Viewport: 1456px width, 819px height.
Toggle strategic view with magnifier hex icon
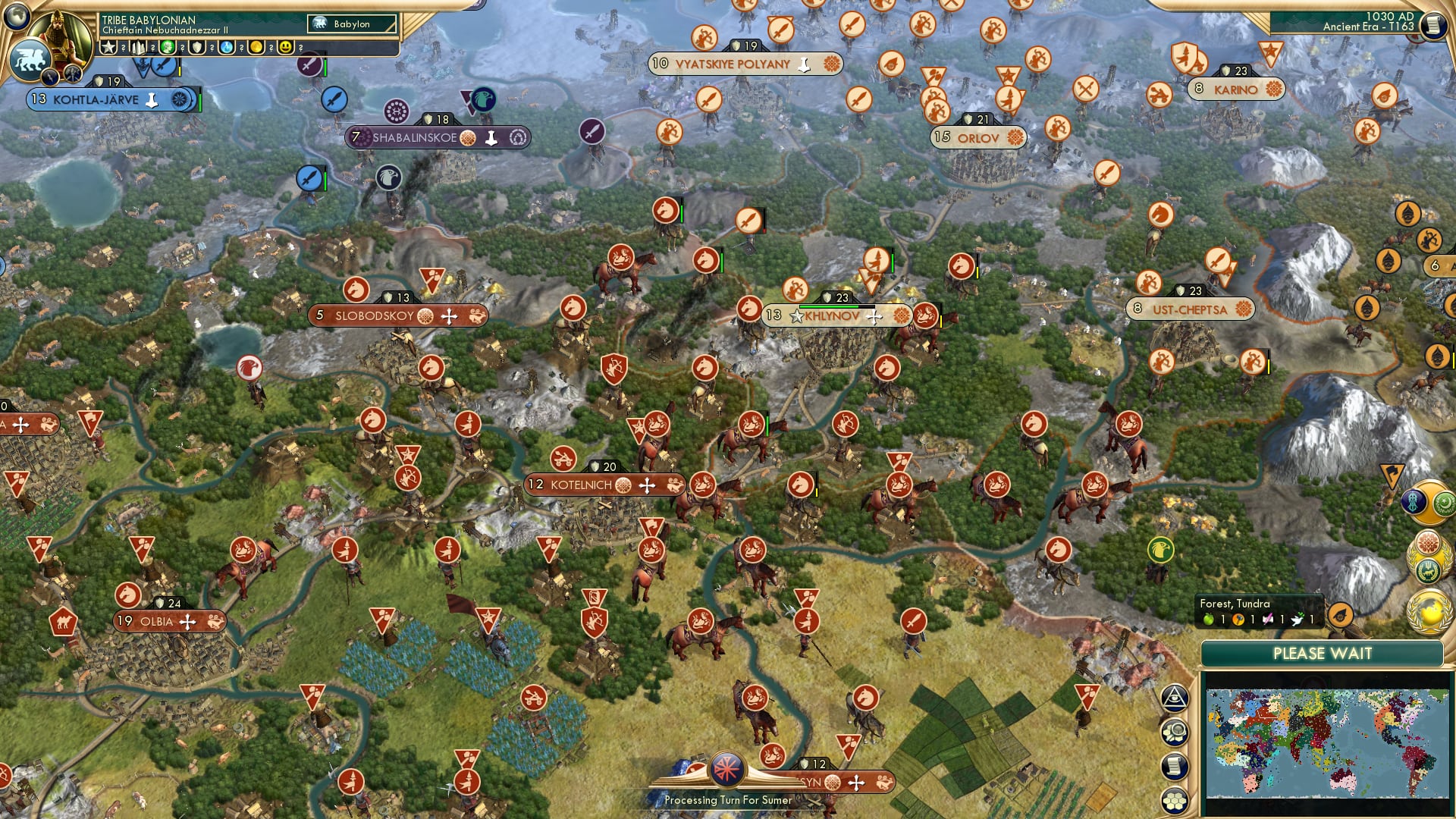tap(1174, 732)
